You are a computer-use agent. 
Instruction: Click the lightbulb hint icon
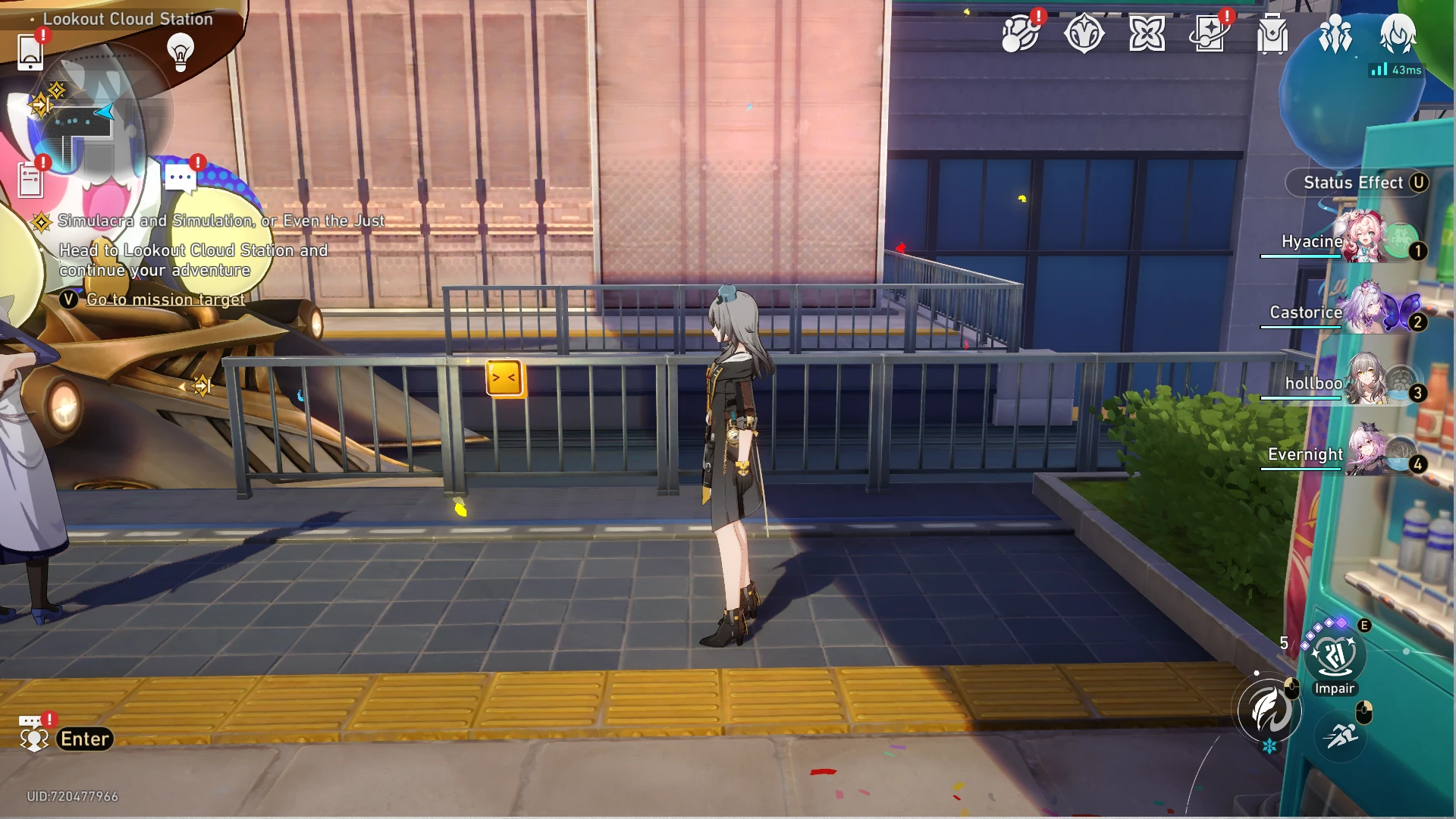point(180,52)
